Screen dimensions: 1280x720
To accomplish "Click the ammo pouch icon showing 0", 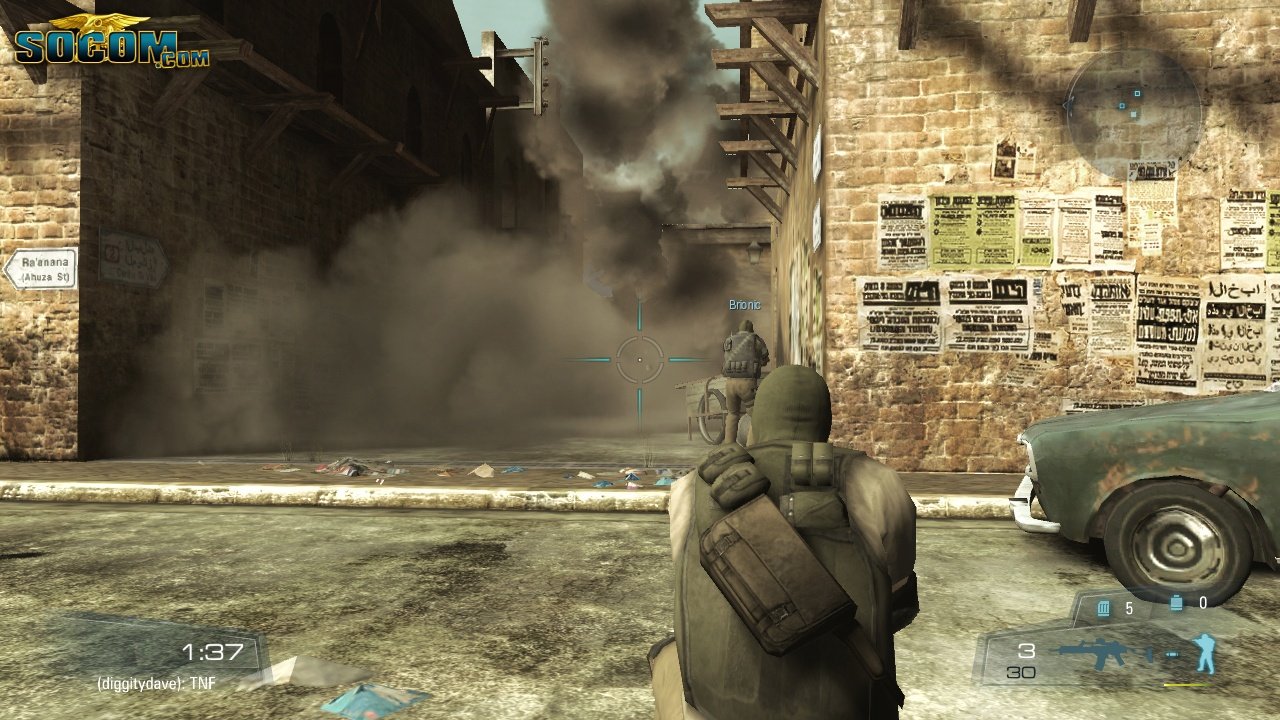I will (x=1176, y=603).
